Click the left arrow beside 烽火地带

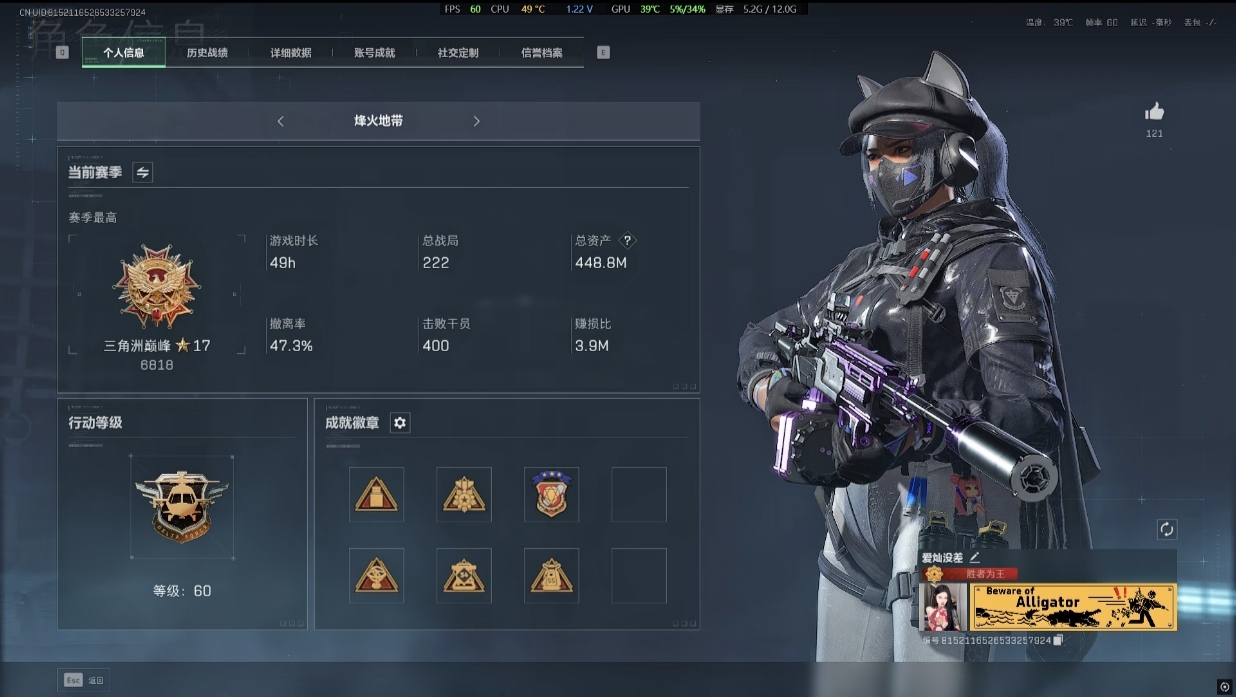pos(281,121)
